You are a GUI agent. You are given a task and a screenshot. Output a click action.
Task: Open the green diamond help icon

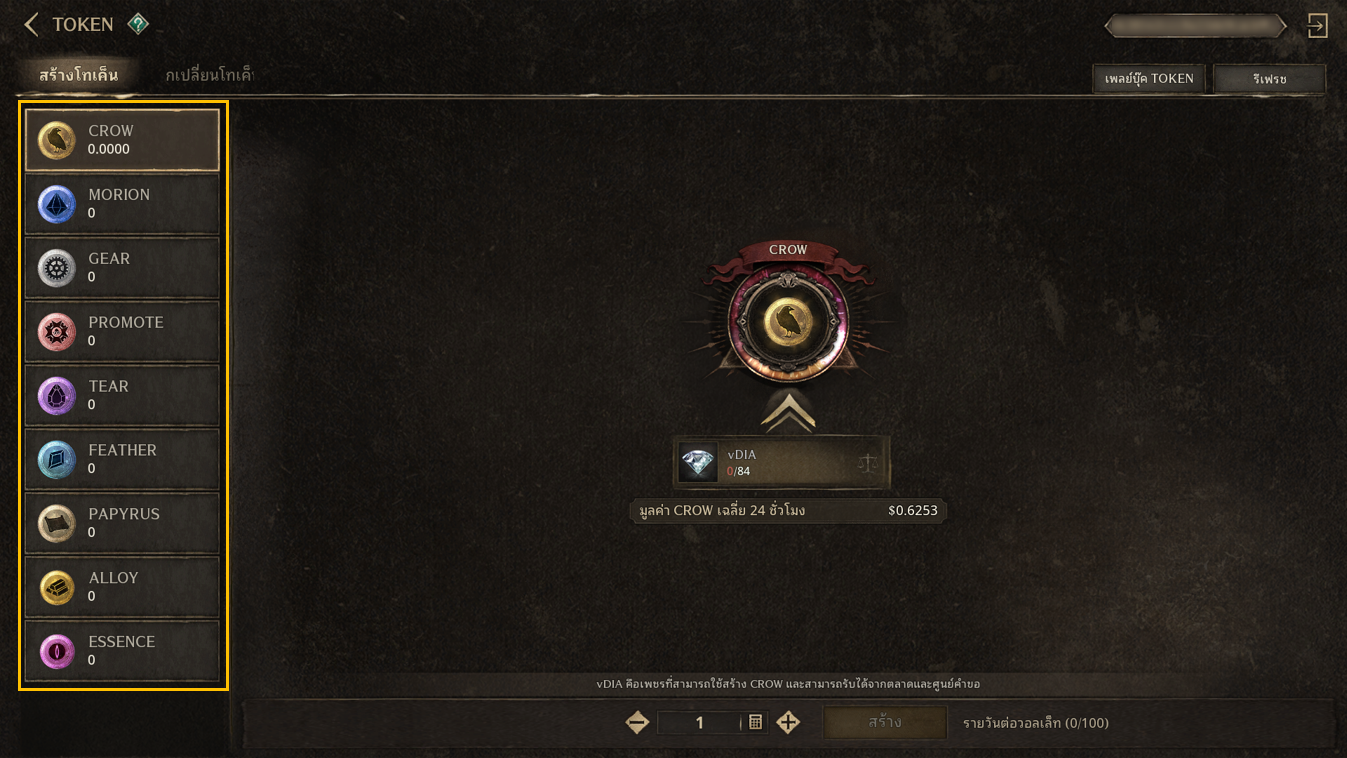pyautogui.click(x=138, y=24)
